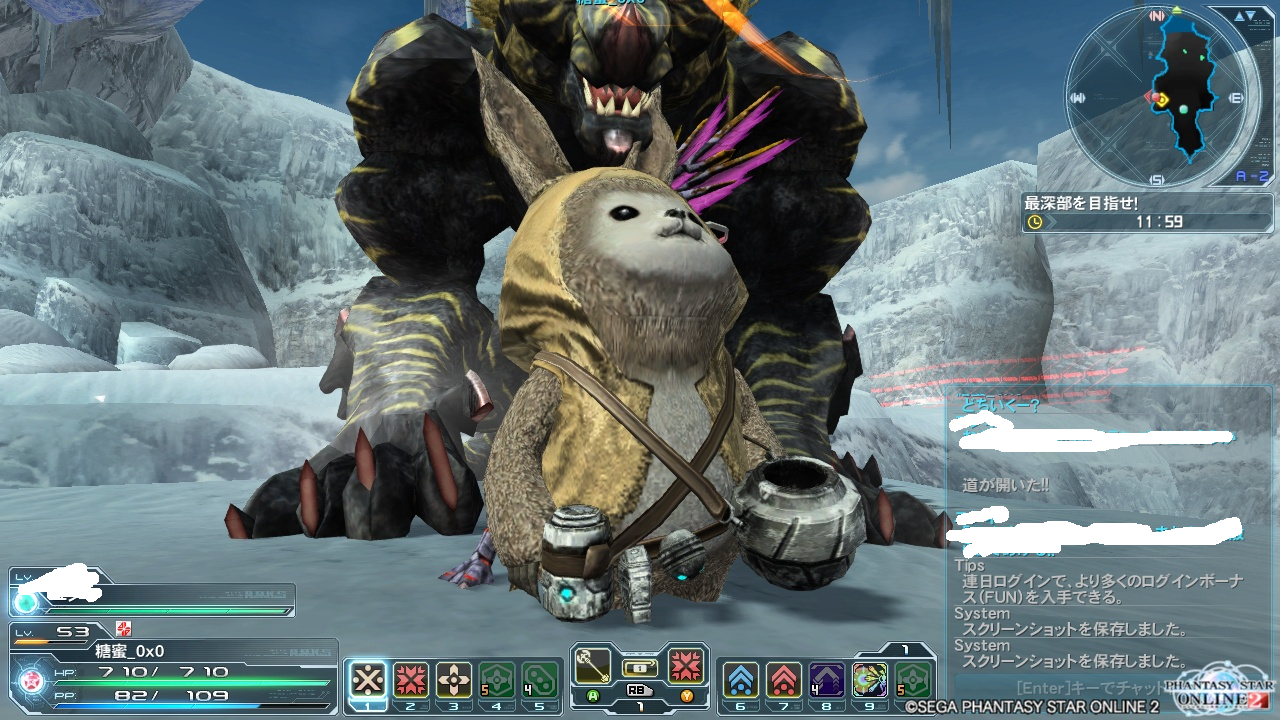
Task: Use the green consumable in slot 4
Action: click(497, 680)
